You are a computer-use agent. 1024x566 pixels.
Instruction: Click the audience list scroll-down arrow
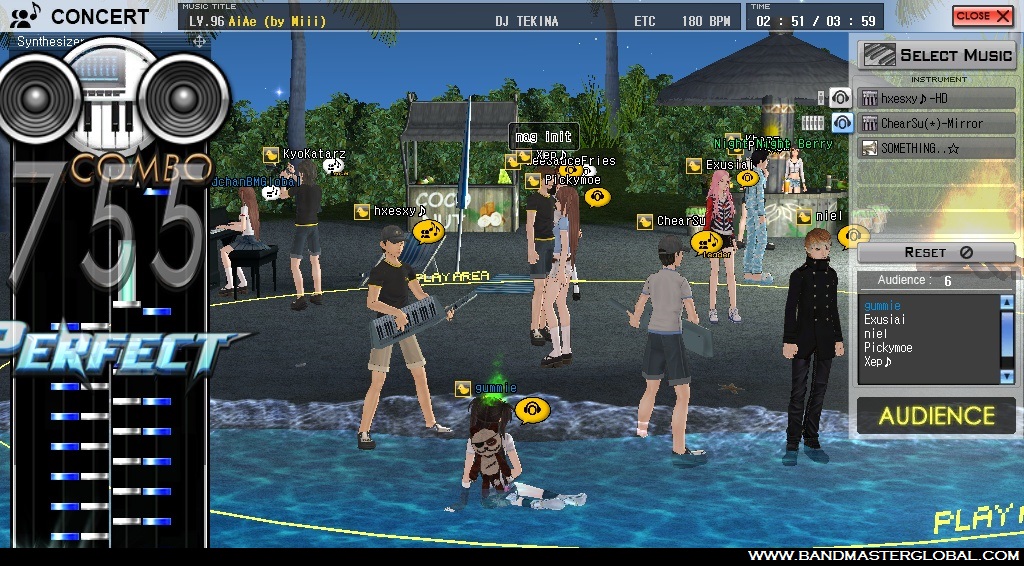[1006, 376]
